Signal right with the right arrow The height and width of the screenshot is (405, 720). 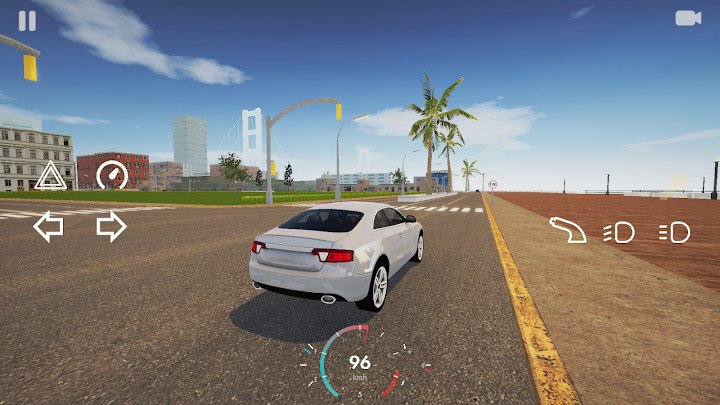(x=111, y=227)
